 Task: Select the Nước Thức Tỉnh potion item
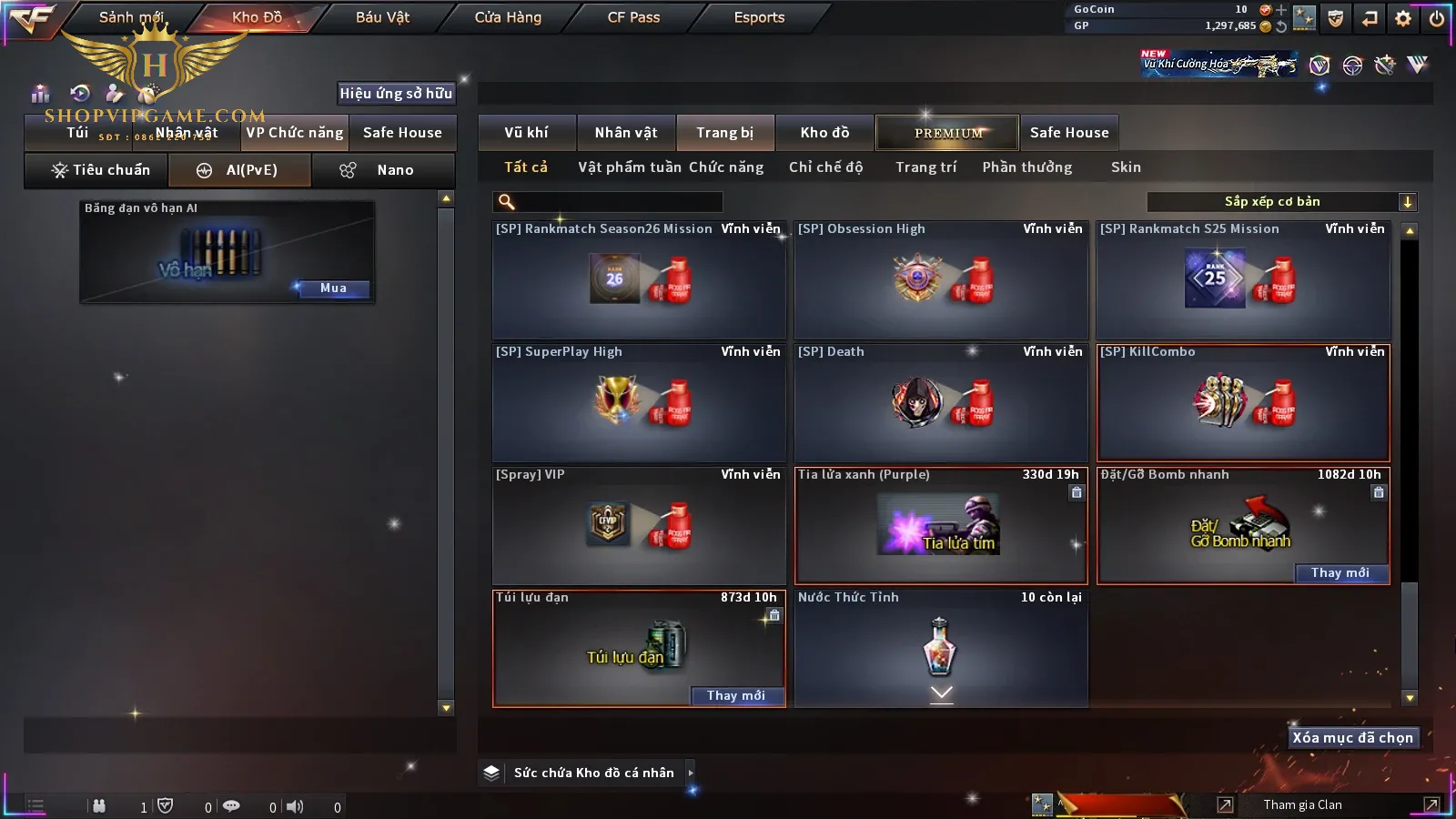pyautogui.click(x=941, y=648)
